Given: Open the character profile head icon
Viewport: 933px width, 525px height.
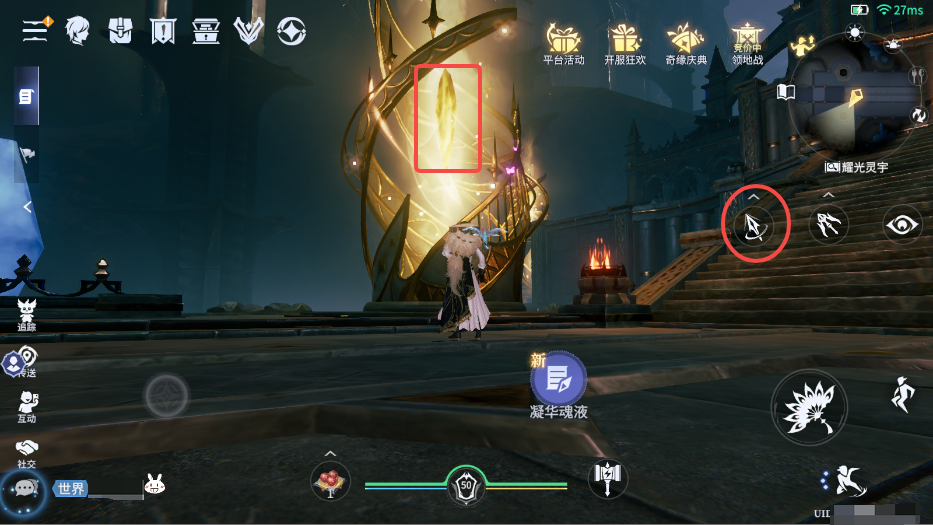Looking at the screenshot, I should [x=78, y=31].
